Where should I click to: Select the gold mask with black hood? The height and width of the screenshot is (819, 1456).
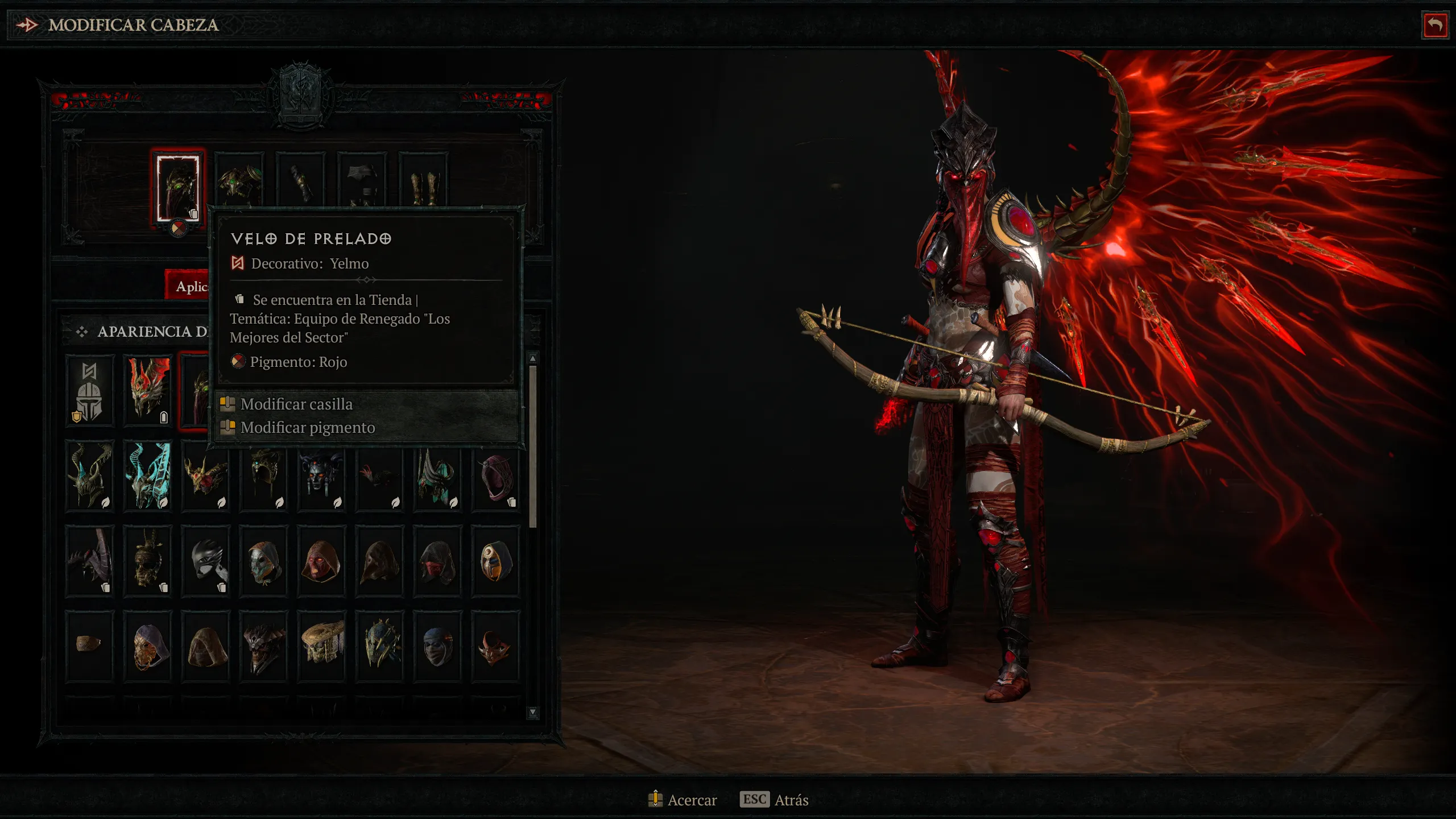click(496, 561)
